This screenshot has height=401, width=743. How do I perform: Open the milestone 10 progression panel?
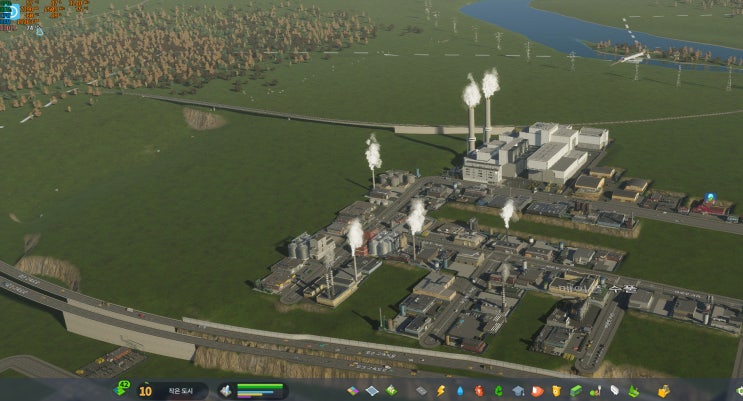pos(146,390)
